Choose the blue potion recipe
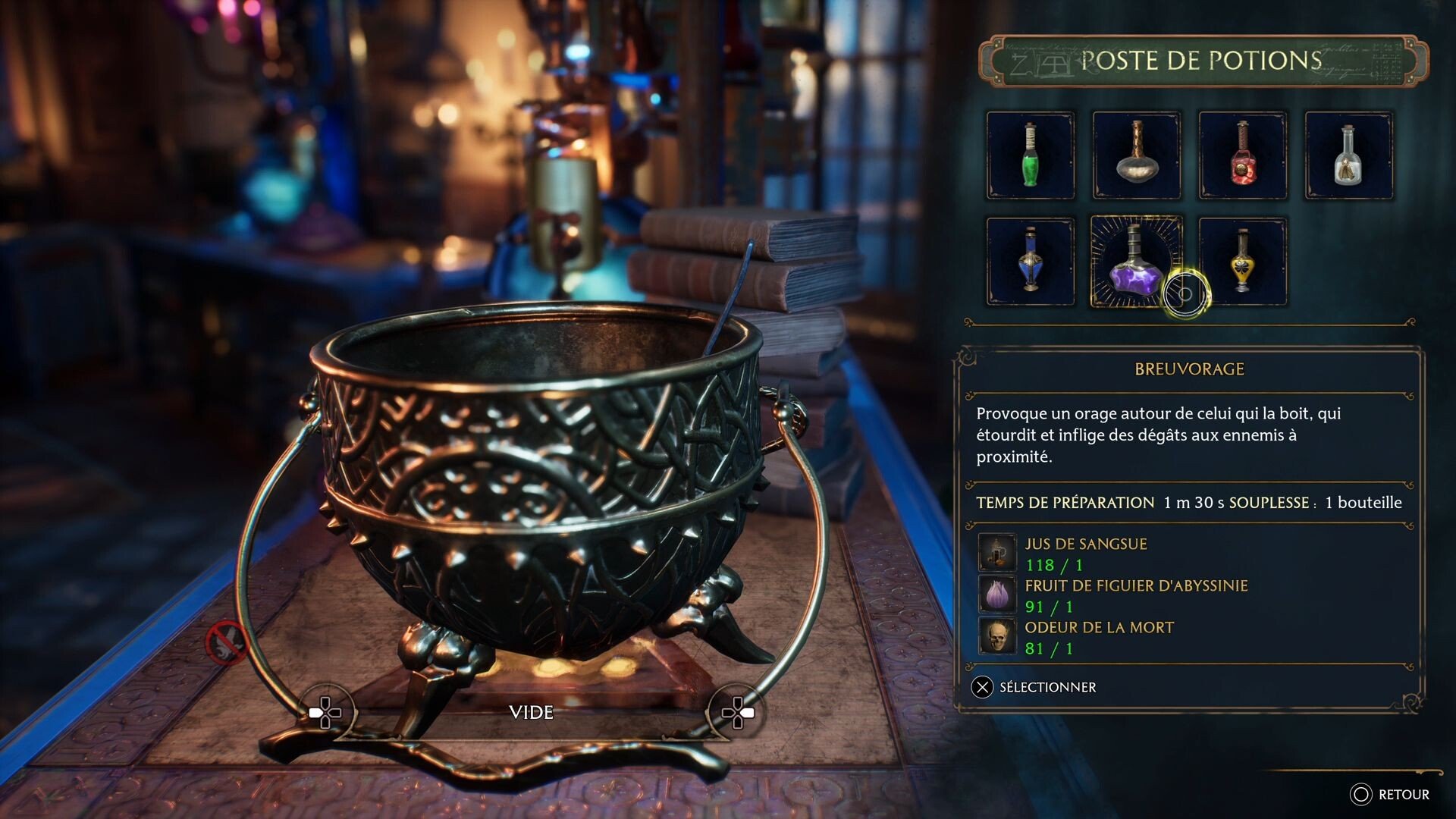Image resolution: width=1456 pixels, height=819 pixels. click(x=1030, y=262)
